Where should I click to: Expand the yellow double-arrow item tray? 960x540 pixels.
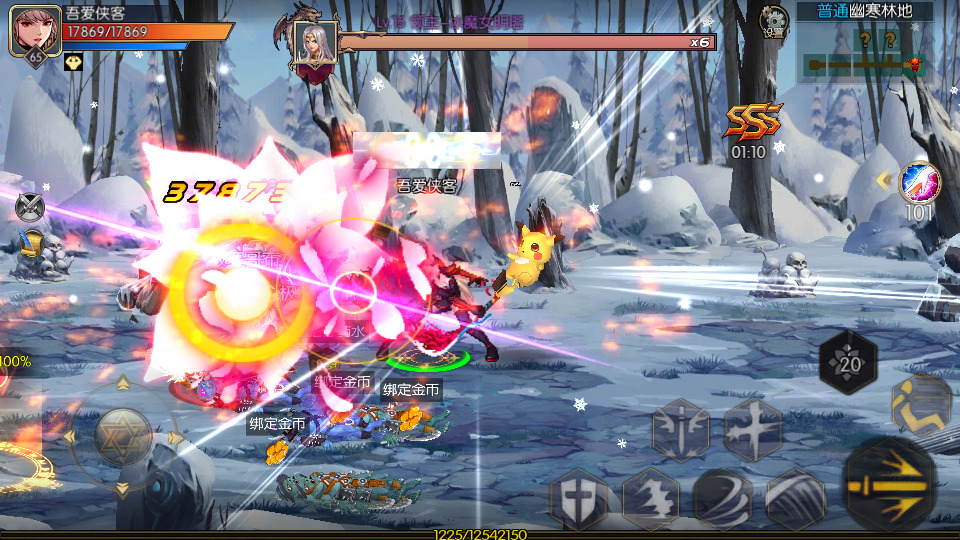click(884, 180)
